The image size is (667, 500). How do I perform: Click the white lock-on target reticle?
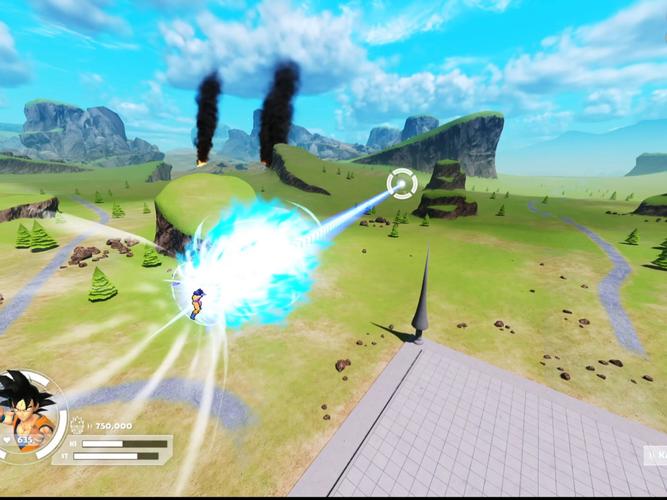402,184
